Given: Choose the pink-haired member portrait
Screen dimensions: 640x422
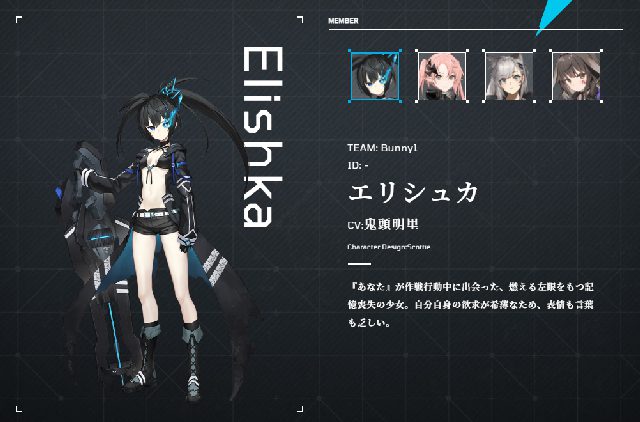Looking at the screenshot, I should coord(441,75).
